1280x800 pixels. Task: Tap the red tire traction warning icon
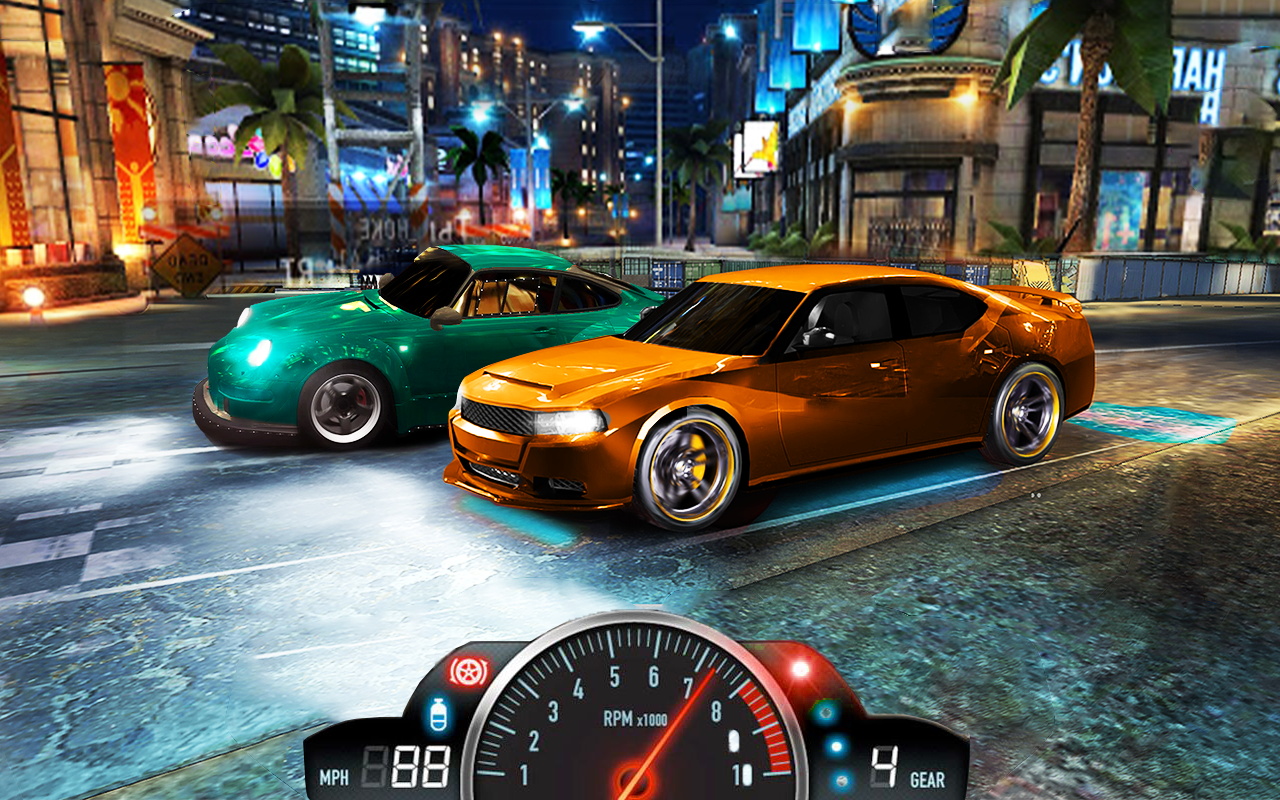[467, 671]
